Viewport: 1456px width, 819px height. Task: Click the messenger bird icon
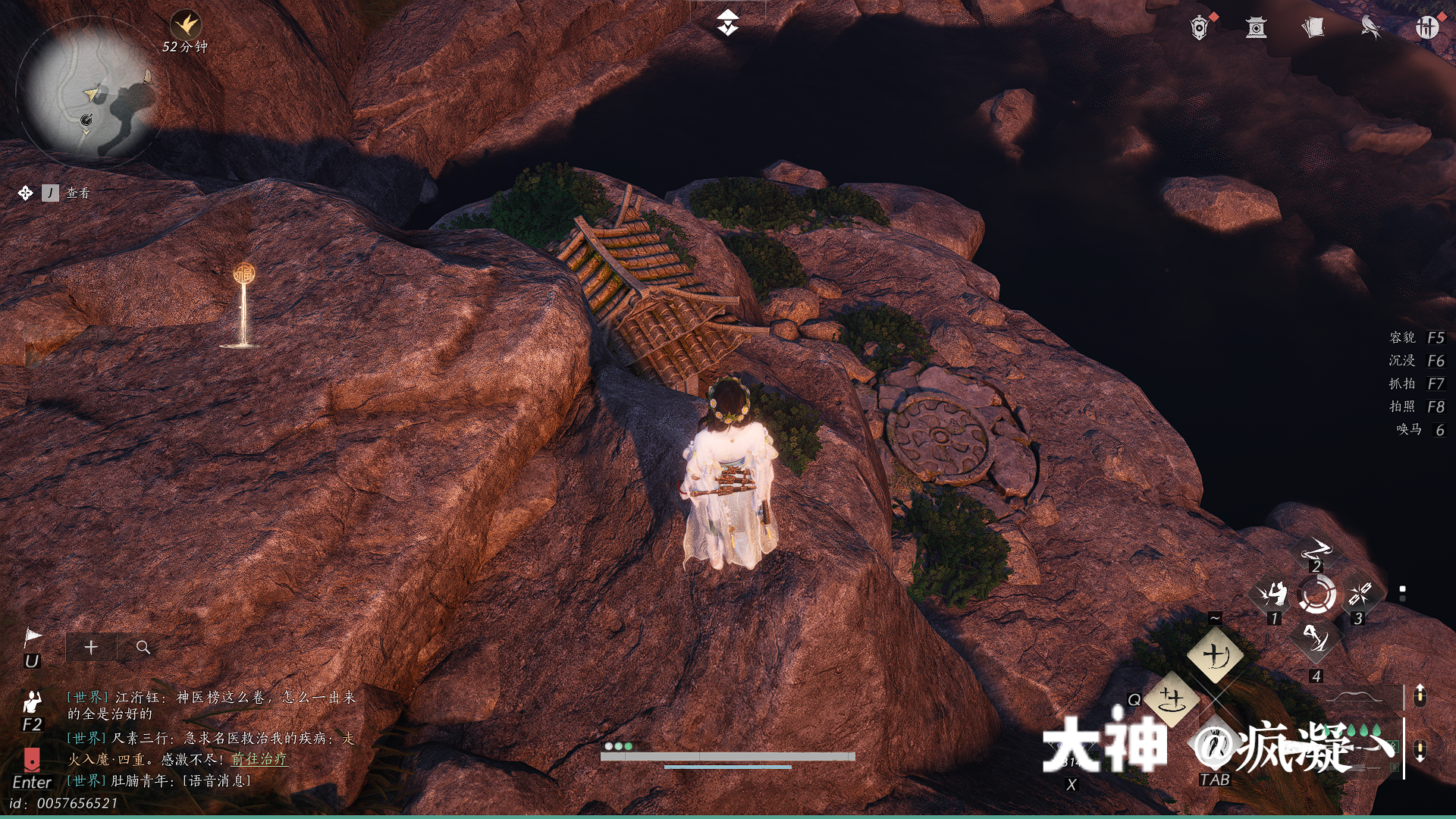pos(1370,27)
